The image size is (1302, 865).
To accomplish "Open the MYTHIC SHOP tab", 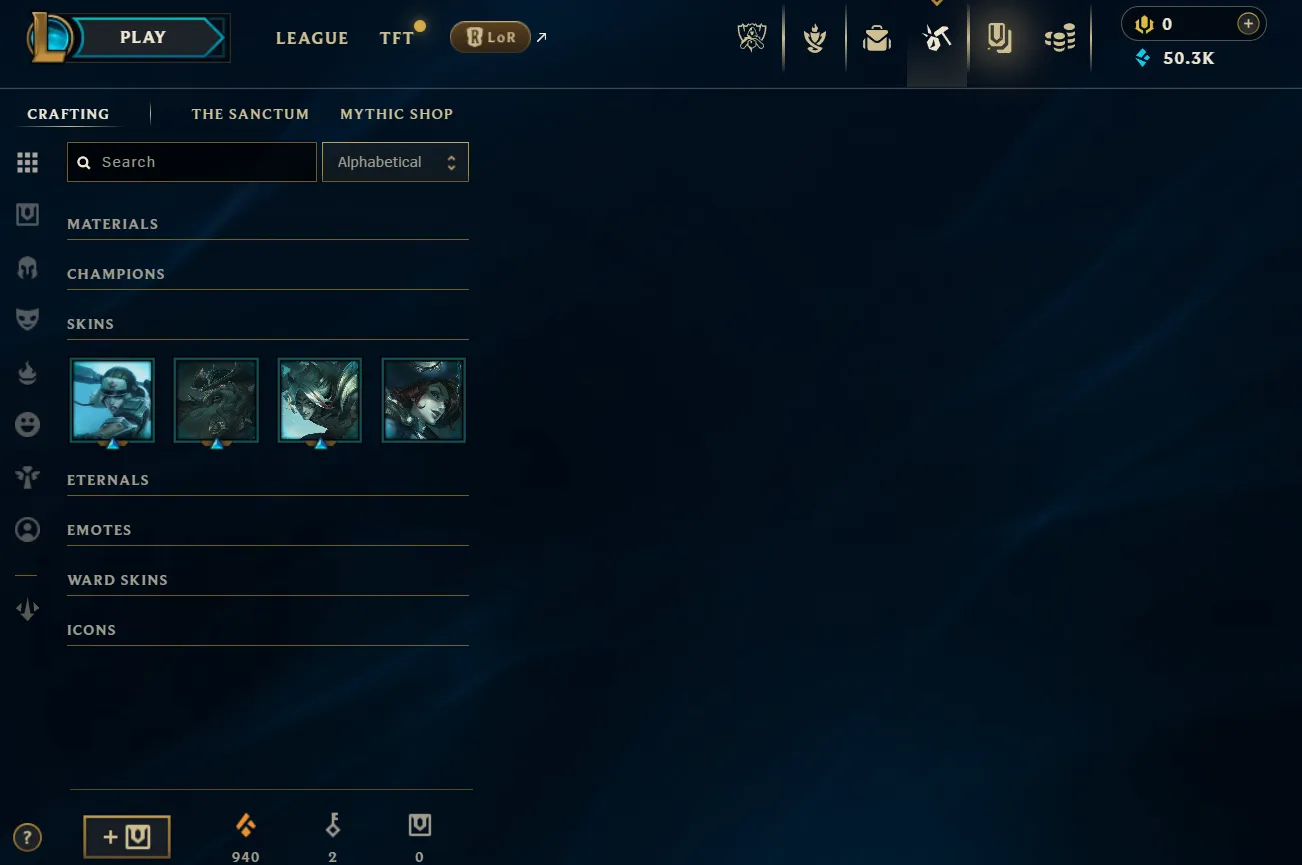I will coord(396,113).
